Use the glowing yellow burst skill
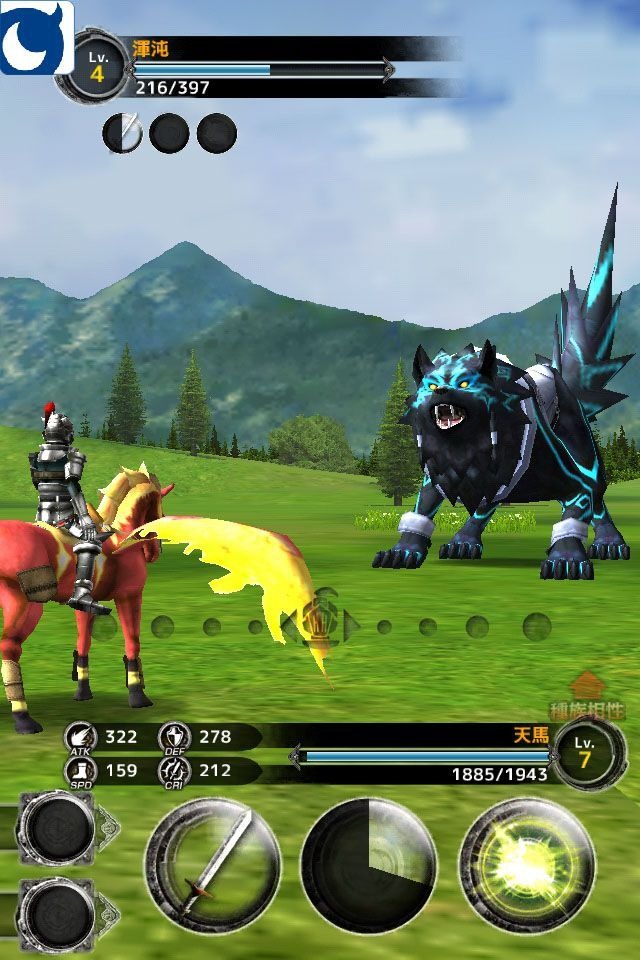Viewport: 640px width, 960px height. (526, 864)
